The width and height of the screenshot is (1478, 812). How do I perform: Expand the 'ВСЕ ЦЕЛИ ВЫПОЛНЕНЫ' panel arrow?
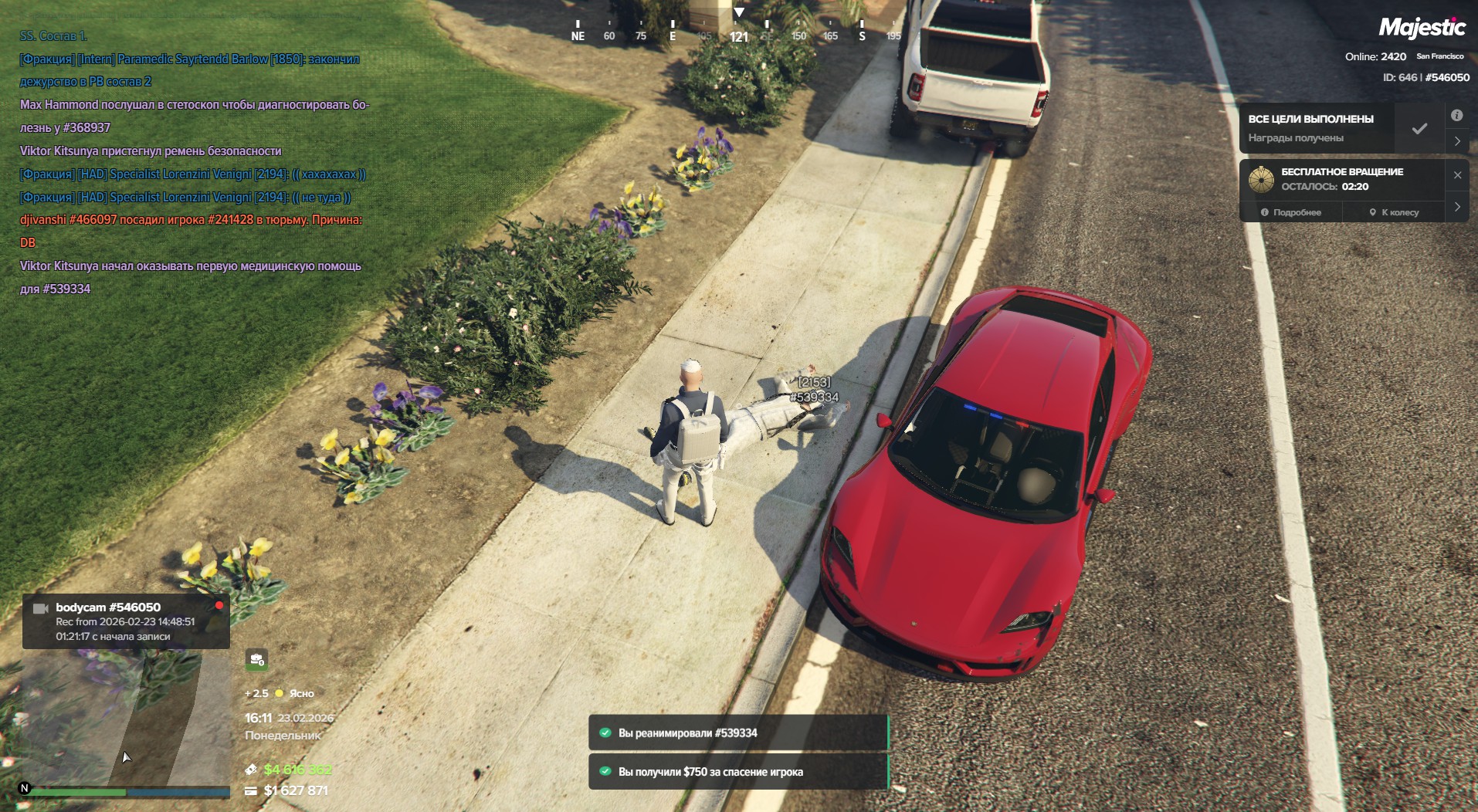pos(1457,141)
